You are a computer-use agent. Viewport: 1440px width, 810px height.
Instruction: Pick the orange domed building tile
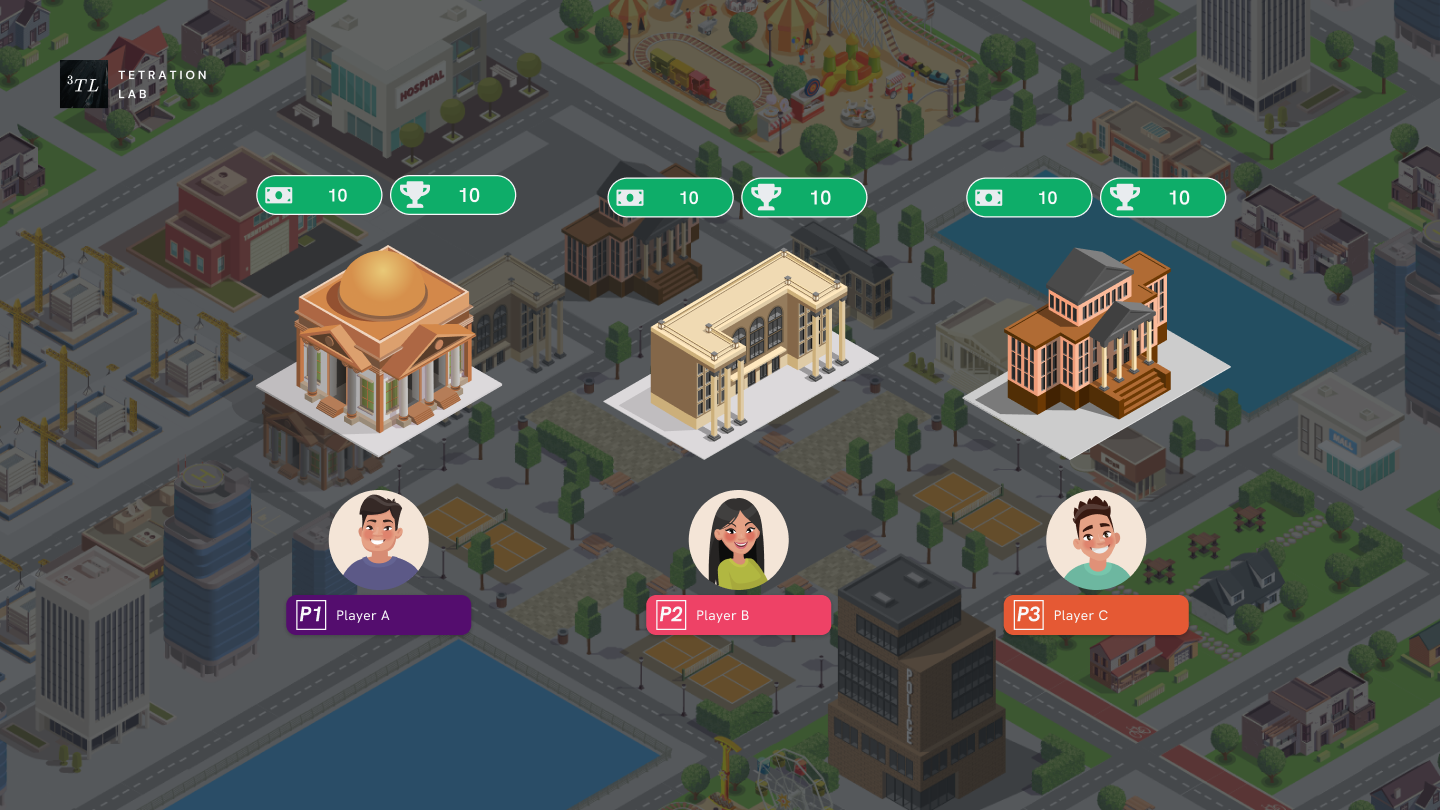[382, 345]
